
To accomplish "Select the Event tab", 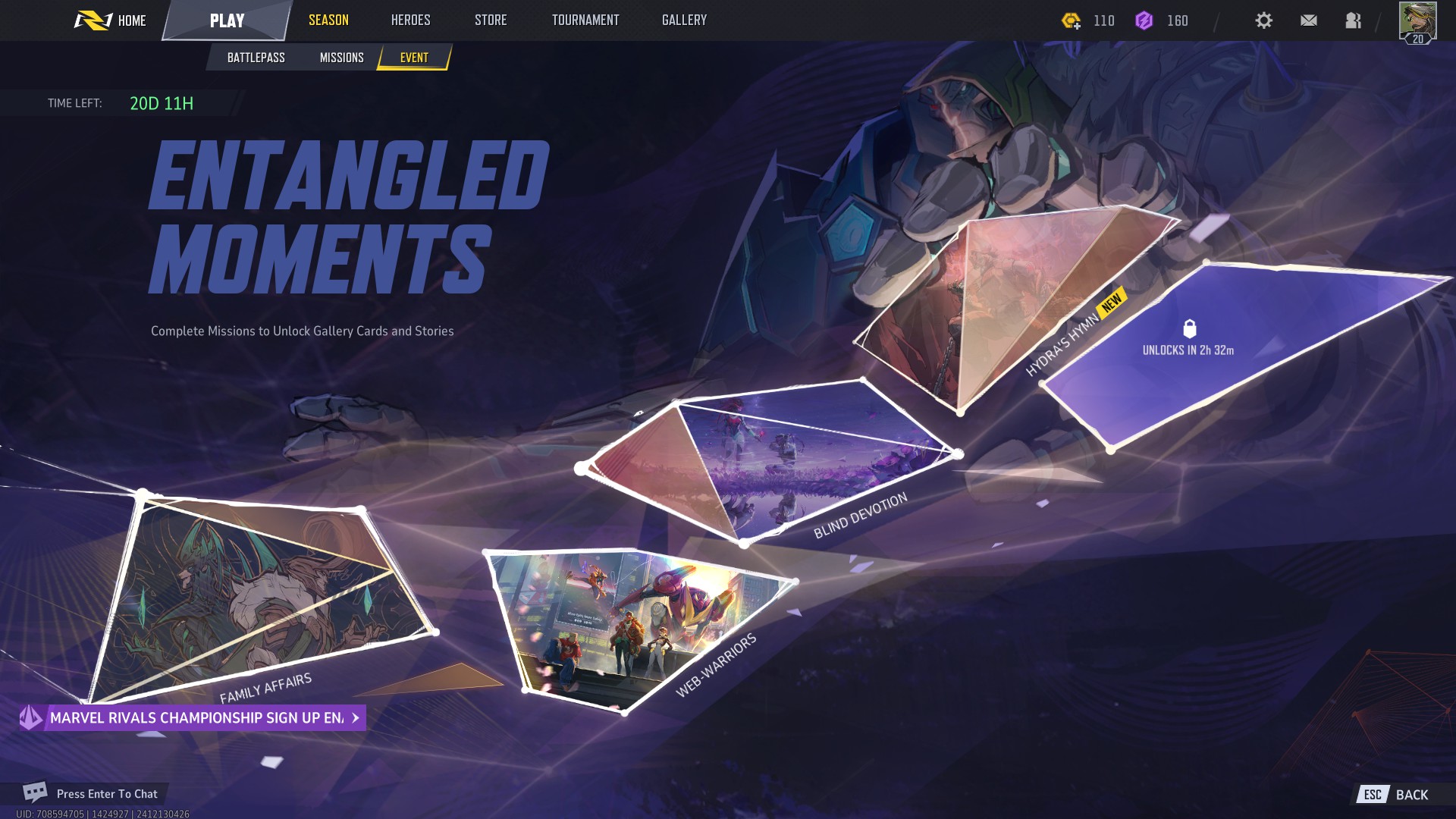I will [414, 58].
